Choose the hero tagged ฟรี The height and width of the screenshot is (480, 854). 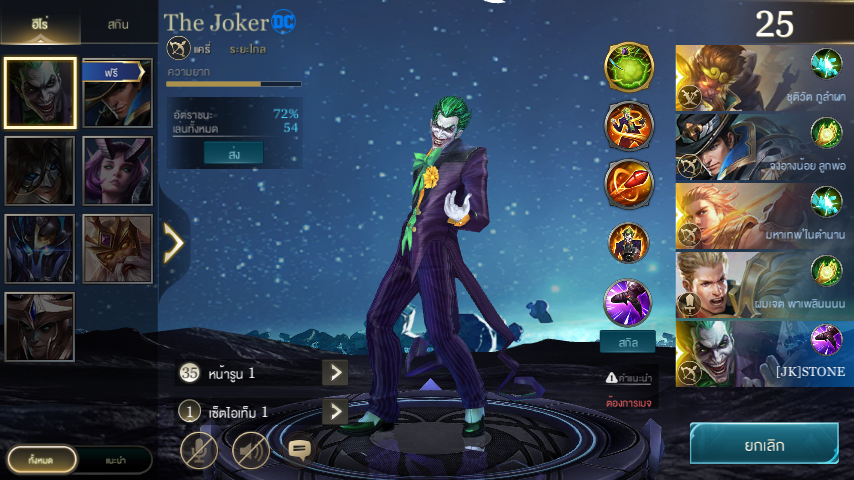click(x=117, y=93)
